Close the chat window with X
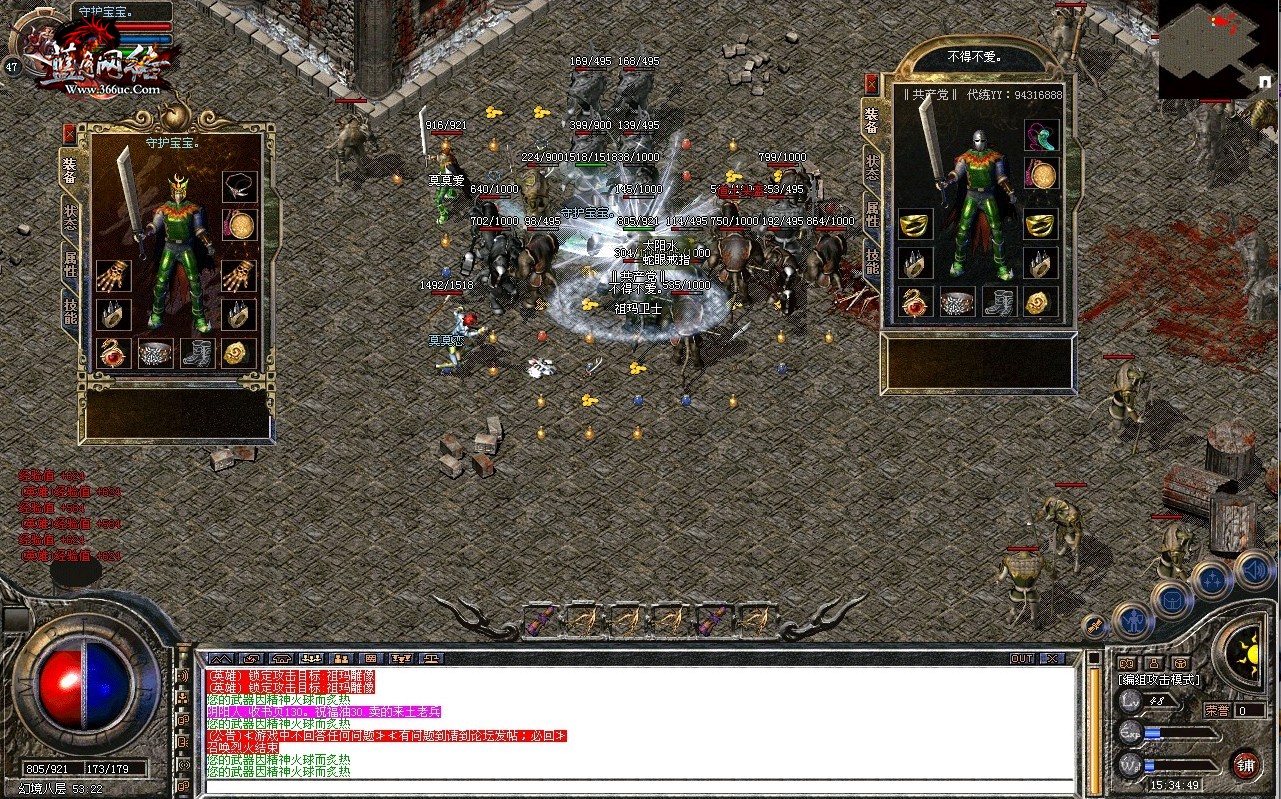This screenshot has width=1281, height=799. coord(1051,658)
